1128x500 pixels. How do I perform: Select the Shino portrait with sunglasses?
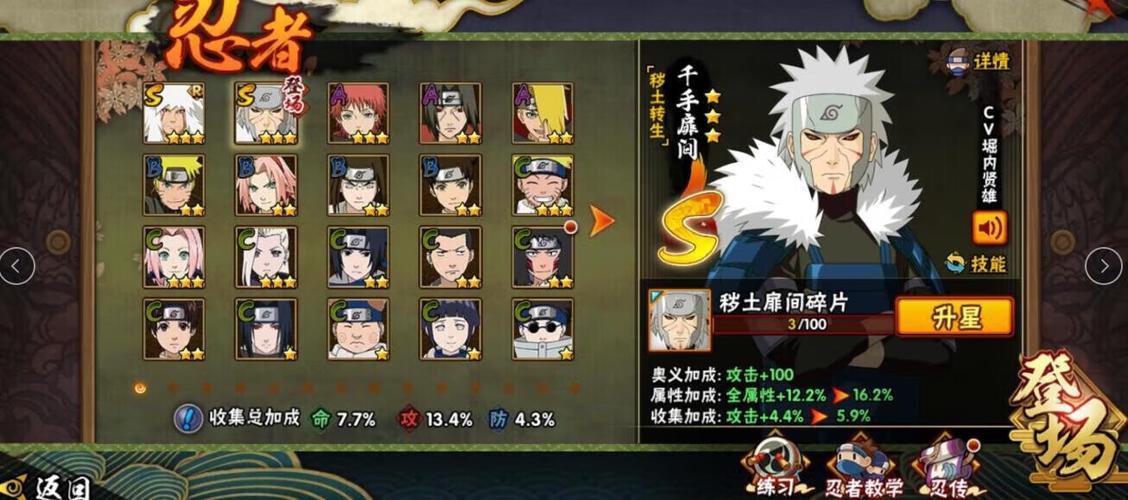coord(542,329)
